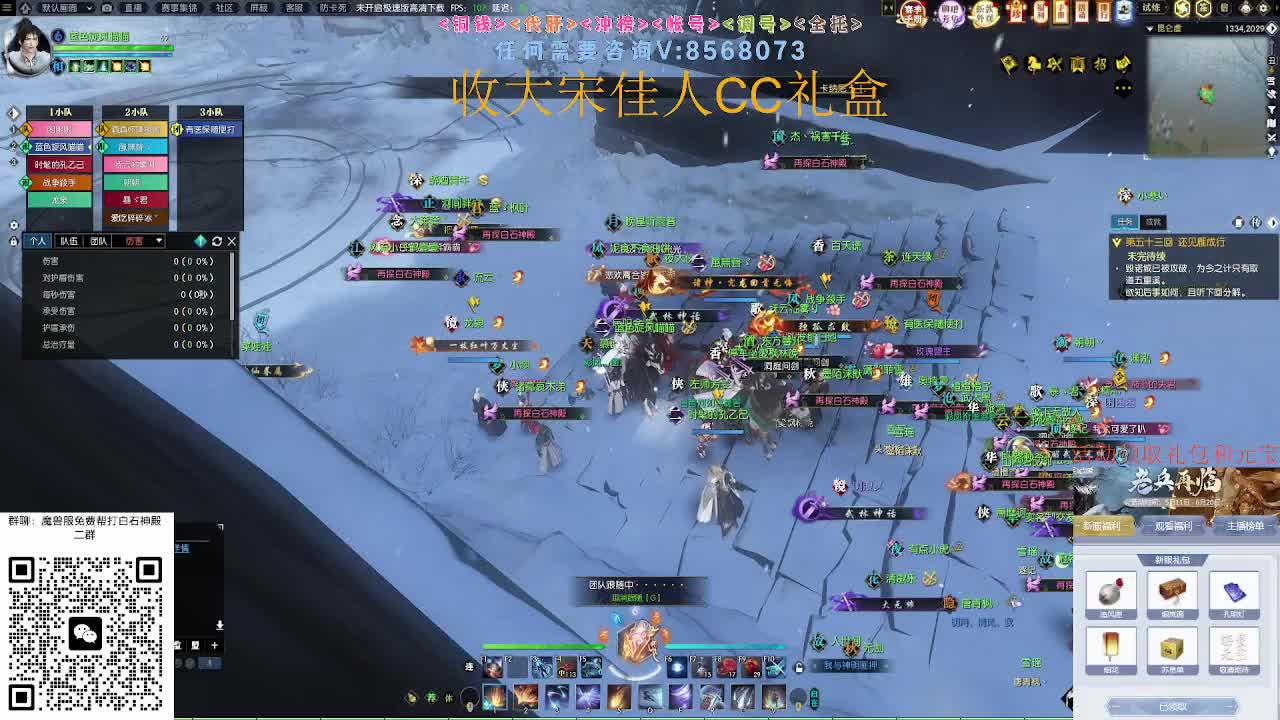Click the 试练 icon in the top-right icon row

(1152, 7)
